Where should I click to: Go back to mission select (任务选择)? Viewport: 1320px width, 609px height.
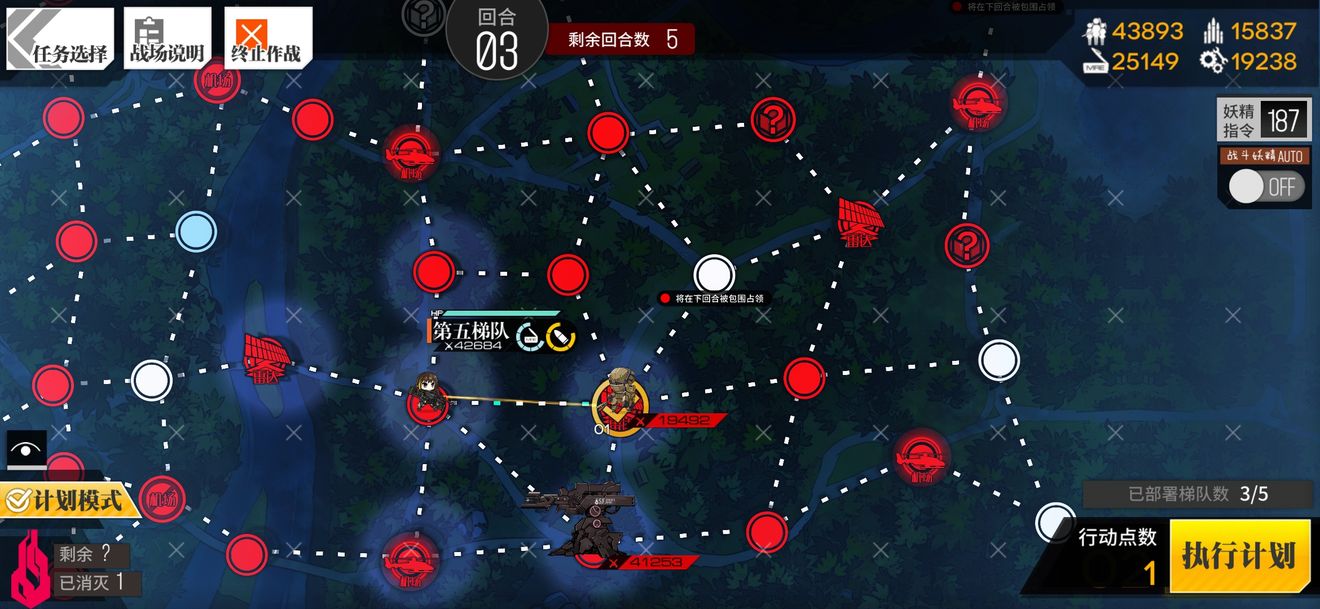pos(60,39)
